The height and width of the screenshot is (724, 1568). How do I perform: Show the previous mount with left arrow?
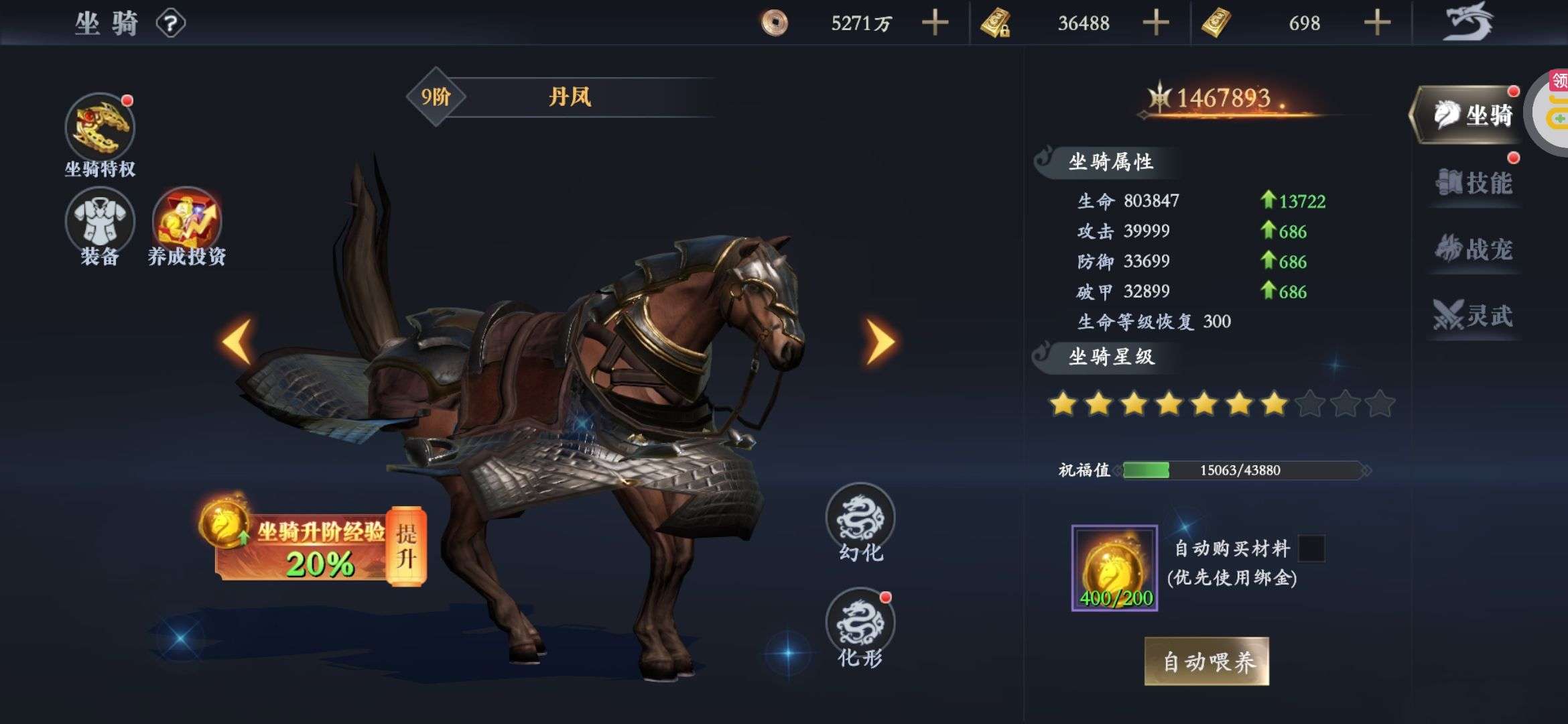[237, 341]
